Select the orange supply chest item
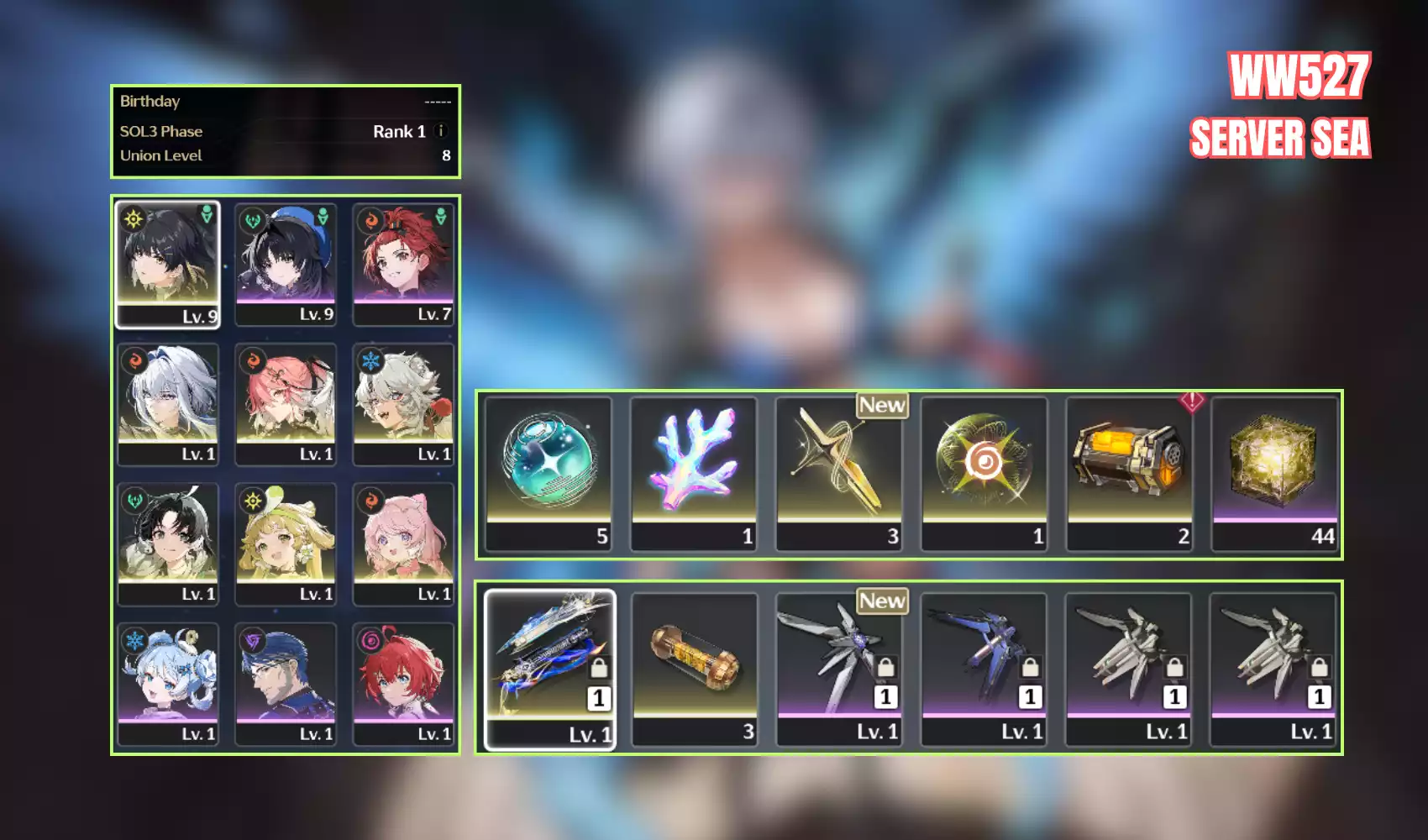Screen dimensions: 1428x840 [1130, 474]
